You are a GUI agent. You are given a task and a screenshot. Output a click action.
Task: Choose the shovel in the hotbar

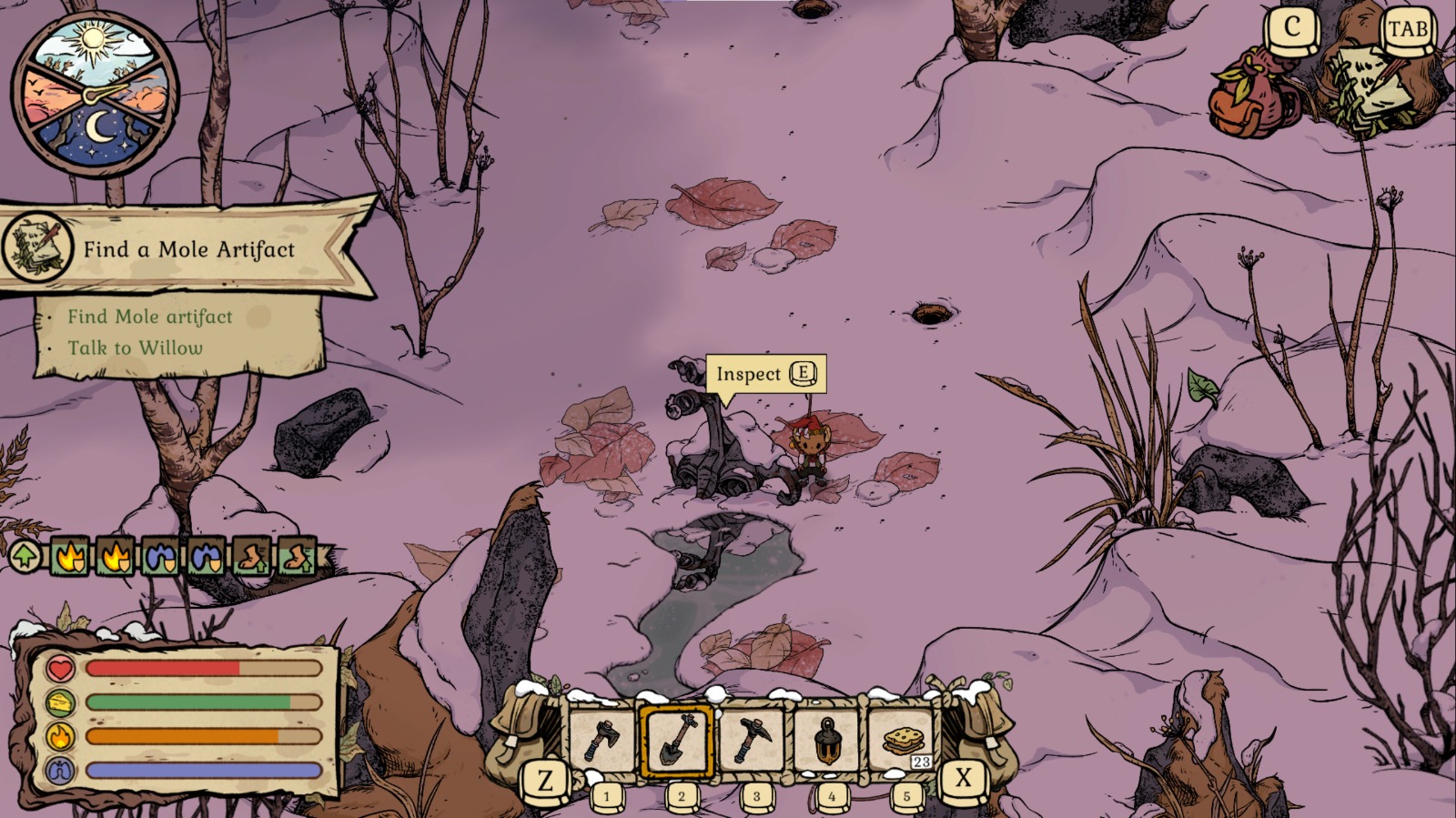[676, 741]
